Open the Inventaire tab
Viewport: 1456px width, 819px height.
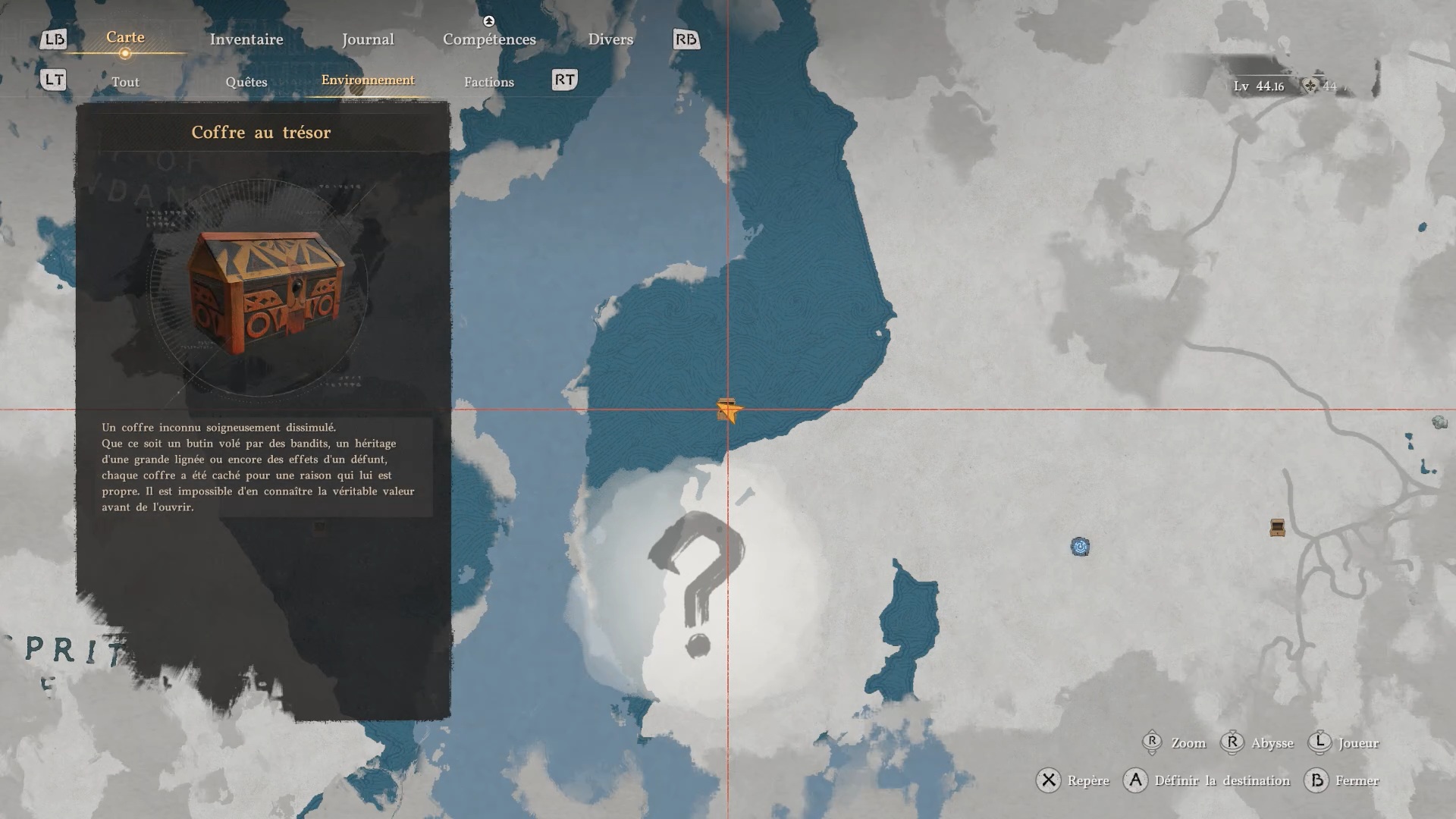click(246, 39)
